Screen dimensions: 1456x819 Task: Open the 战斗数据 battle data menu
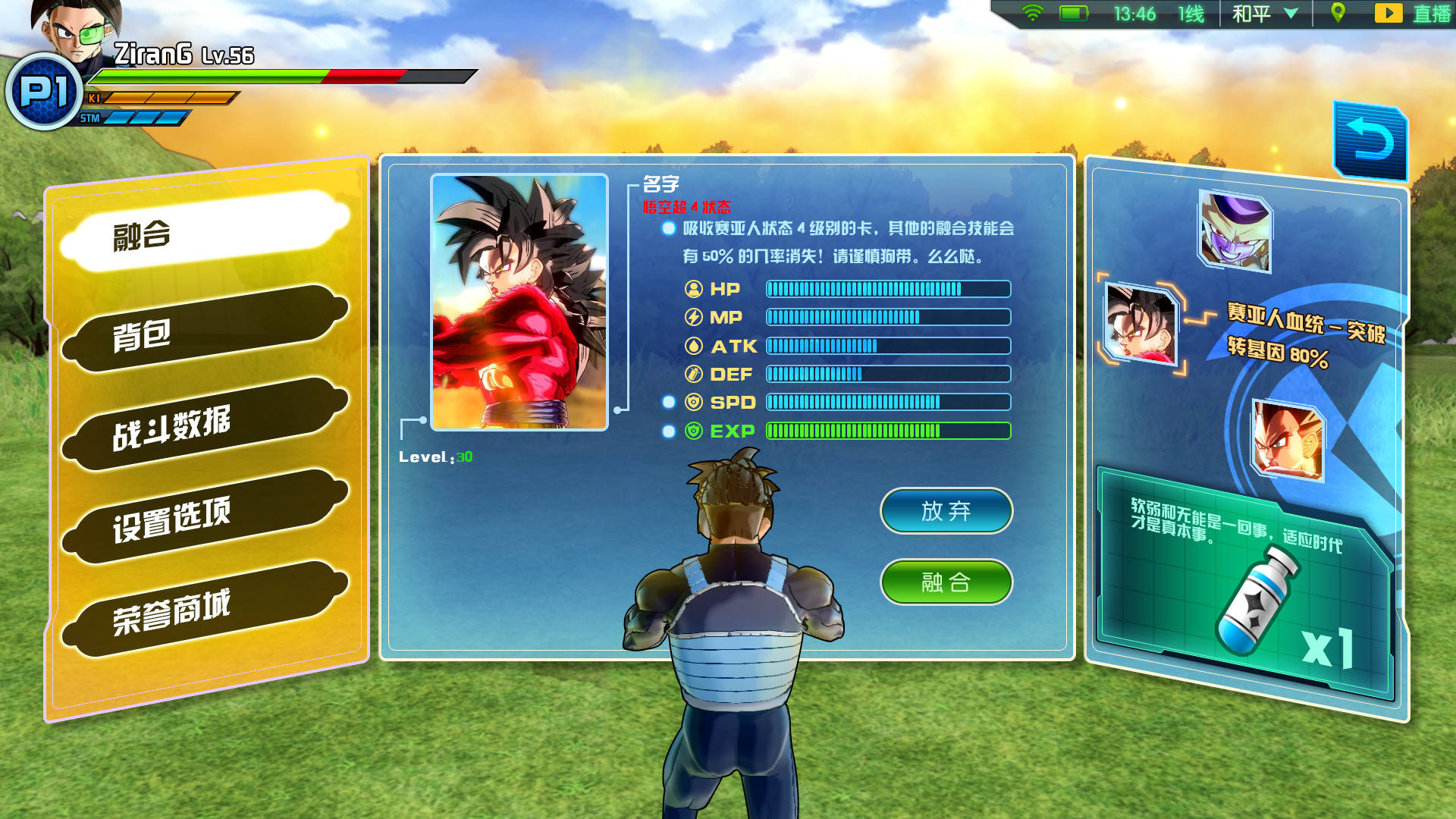[x=203, y=424]
